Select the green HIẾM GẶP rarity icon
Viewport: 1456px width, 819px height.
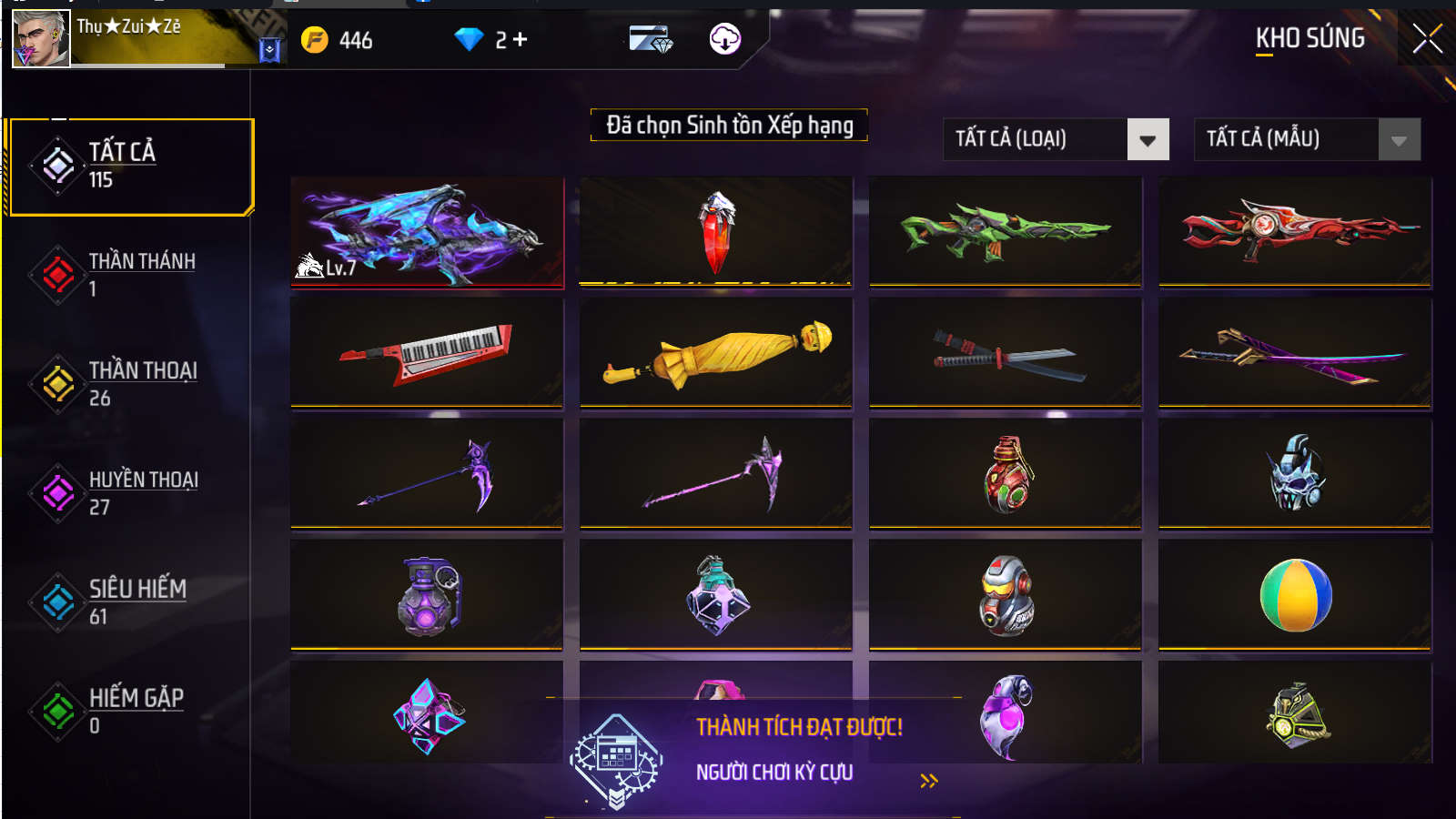pyautogui.click(x=56, y=711)
